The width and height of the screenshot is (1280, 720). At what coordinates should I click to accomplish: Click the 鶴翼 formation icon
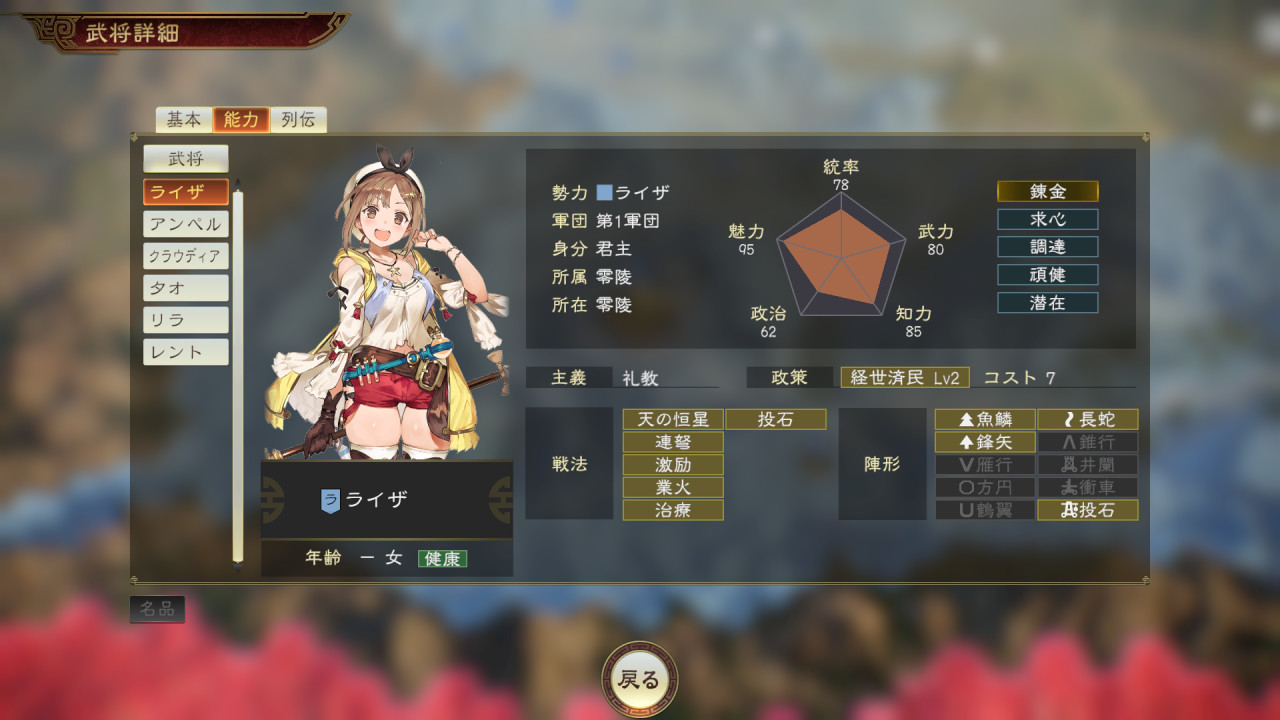[984, 510]
